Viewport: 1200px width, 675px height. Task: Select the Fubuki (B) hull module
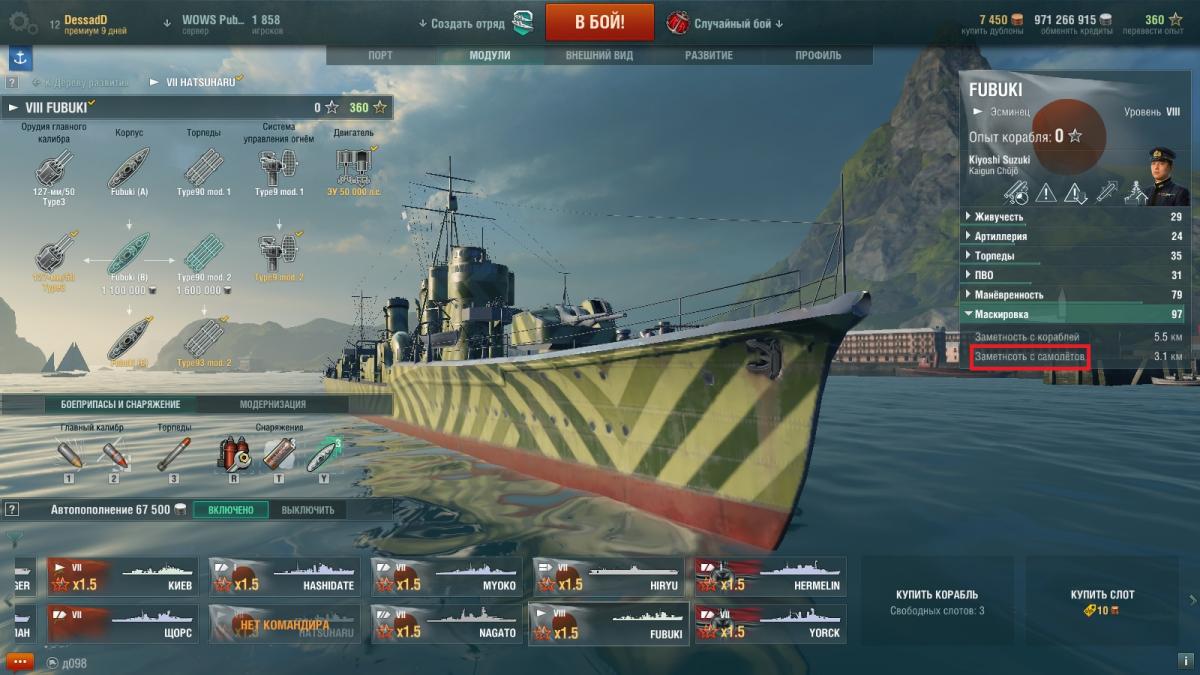[x=131, y=255]
